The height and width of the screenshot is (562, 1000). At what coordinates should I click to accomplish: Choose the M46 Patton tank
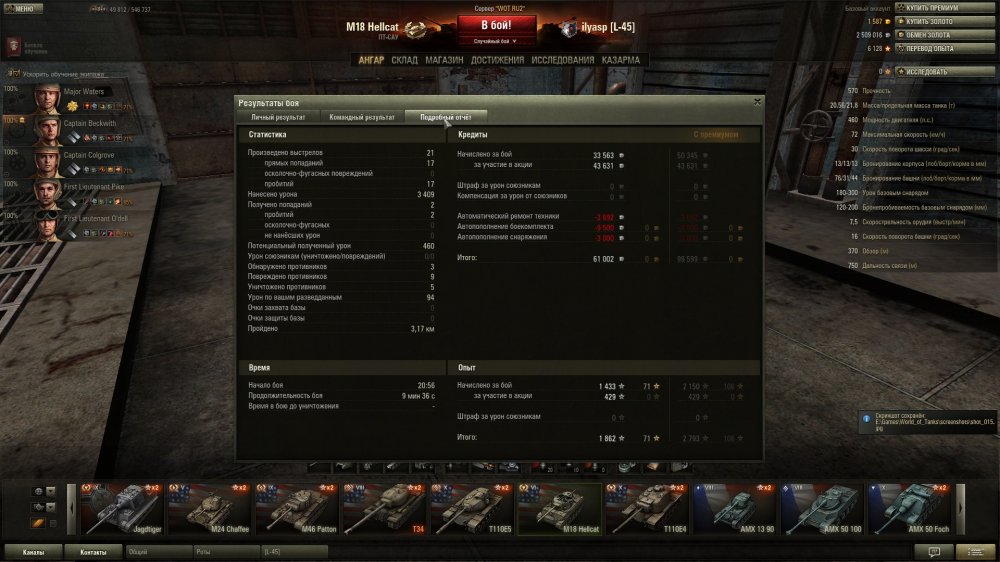click(x=297, y=508)
